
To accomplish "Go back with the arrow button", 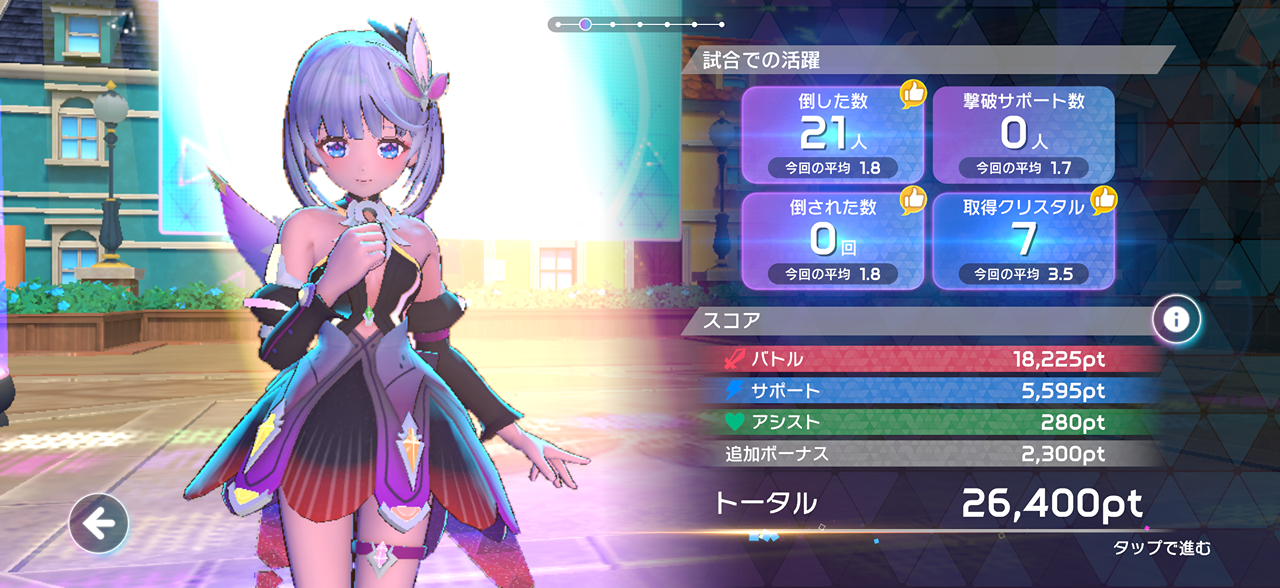I will pyautogui.click(x=98, y=522).
